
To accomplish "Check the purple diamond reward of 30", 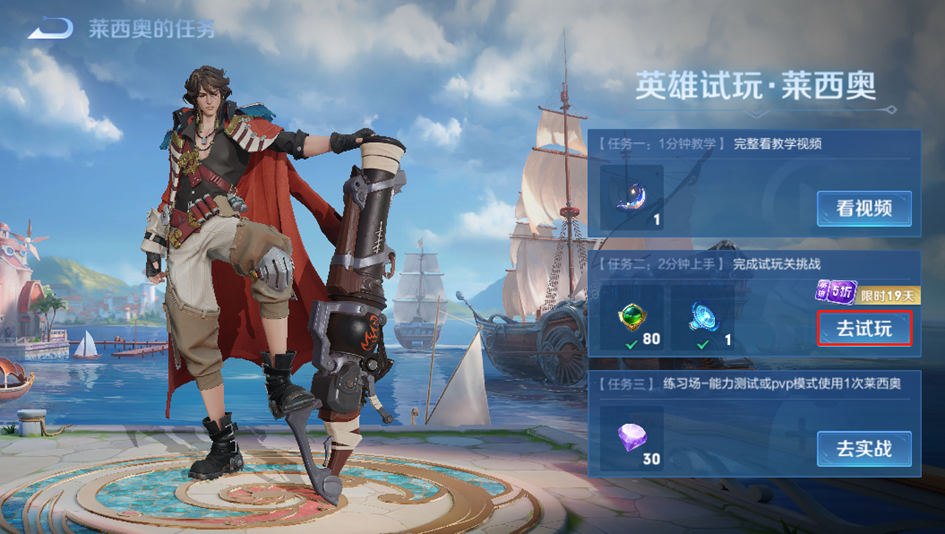I will [632, 438].
